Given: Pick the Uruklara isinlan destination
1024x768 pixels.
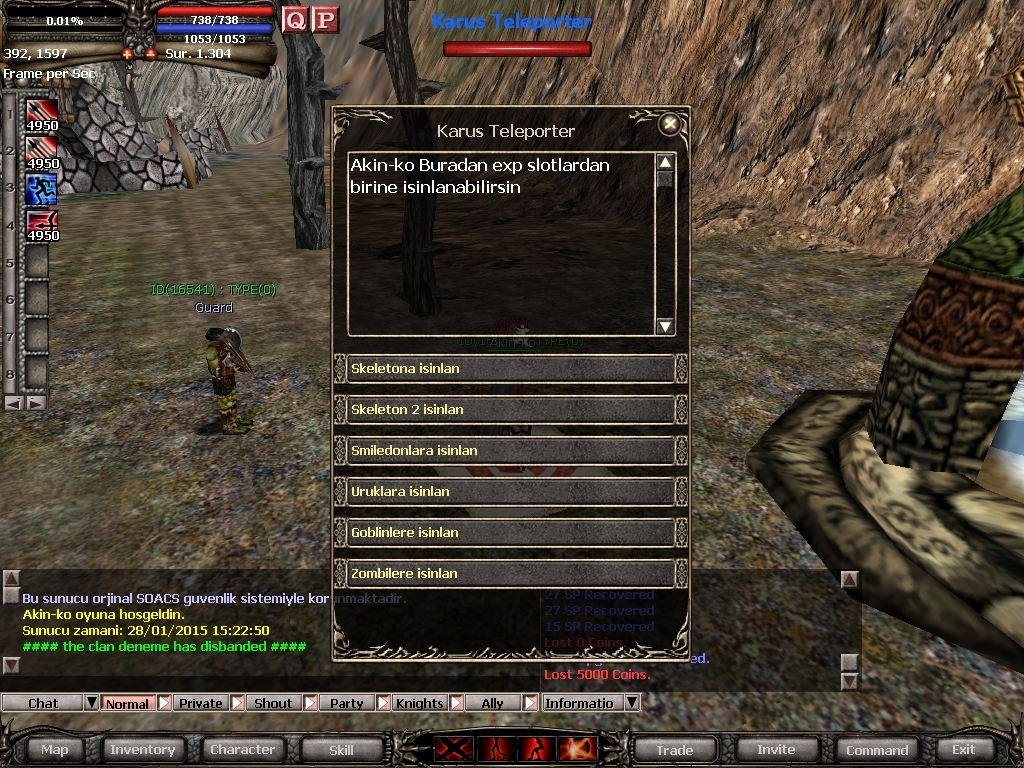Looking at the screenshot, I should 510,492.
